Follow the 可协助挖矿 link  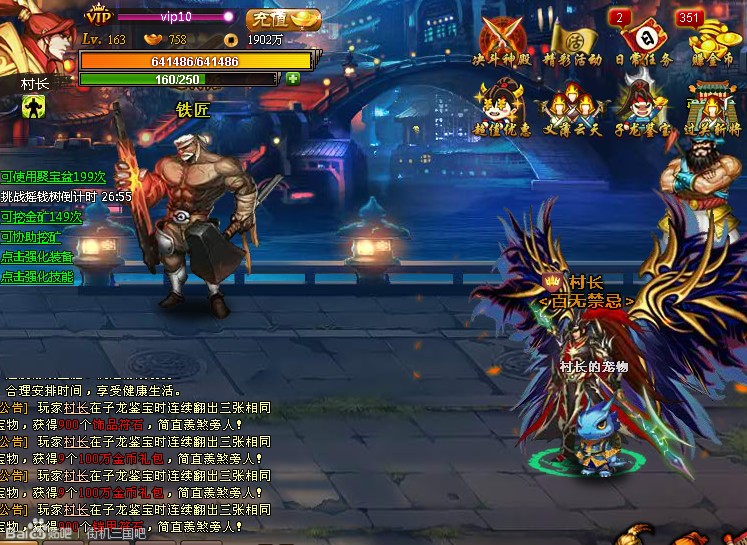(31, 237)
